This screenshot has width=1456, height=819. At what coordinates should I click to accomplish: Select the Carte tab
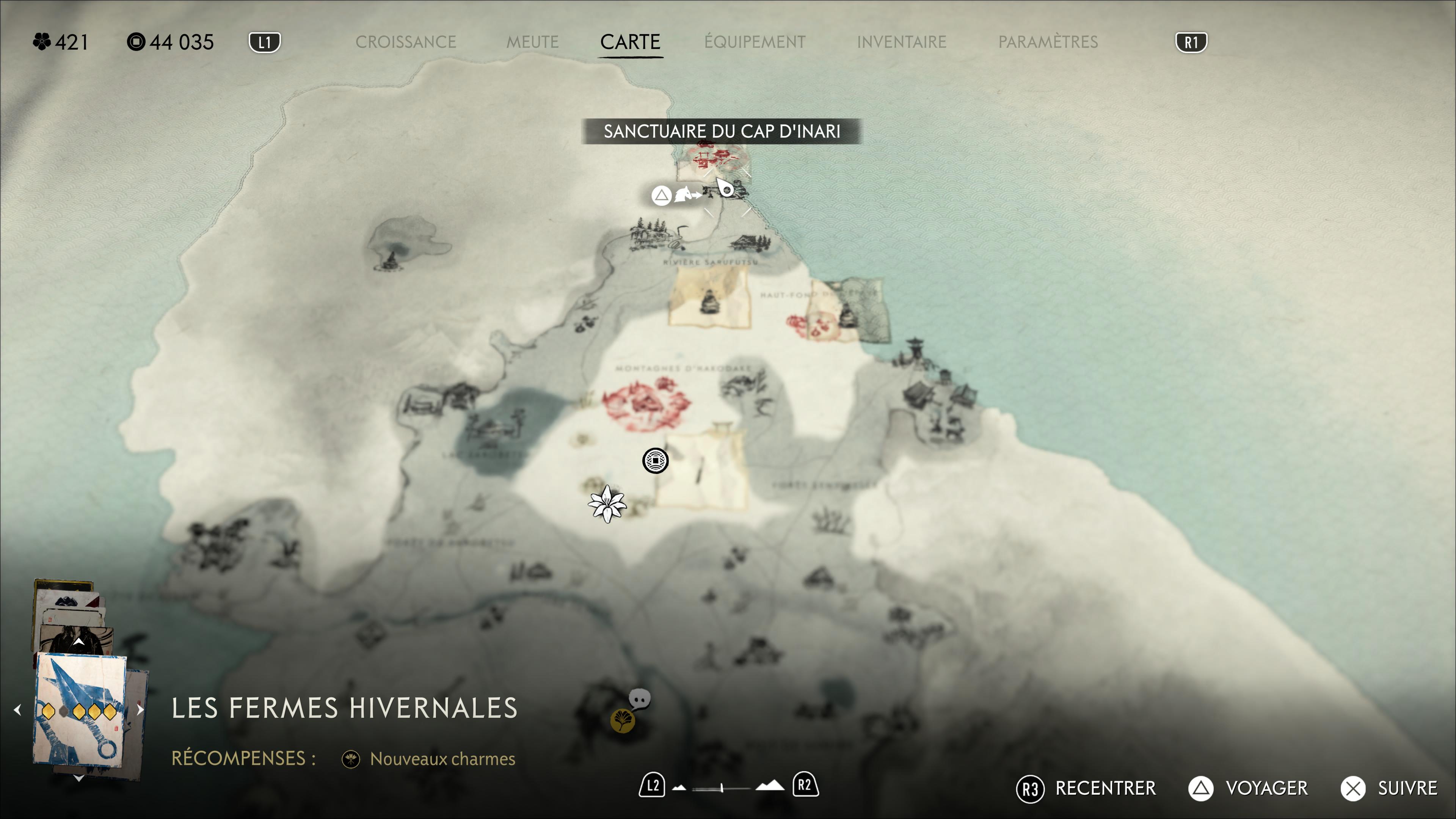point(630,42)
